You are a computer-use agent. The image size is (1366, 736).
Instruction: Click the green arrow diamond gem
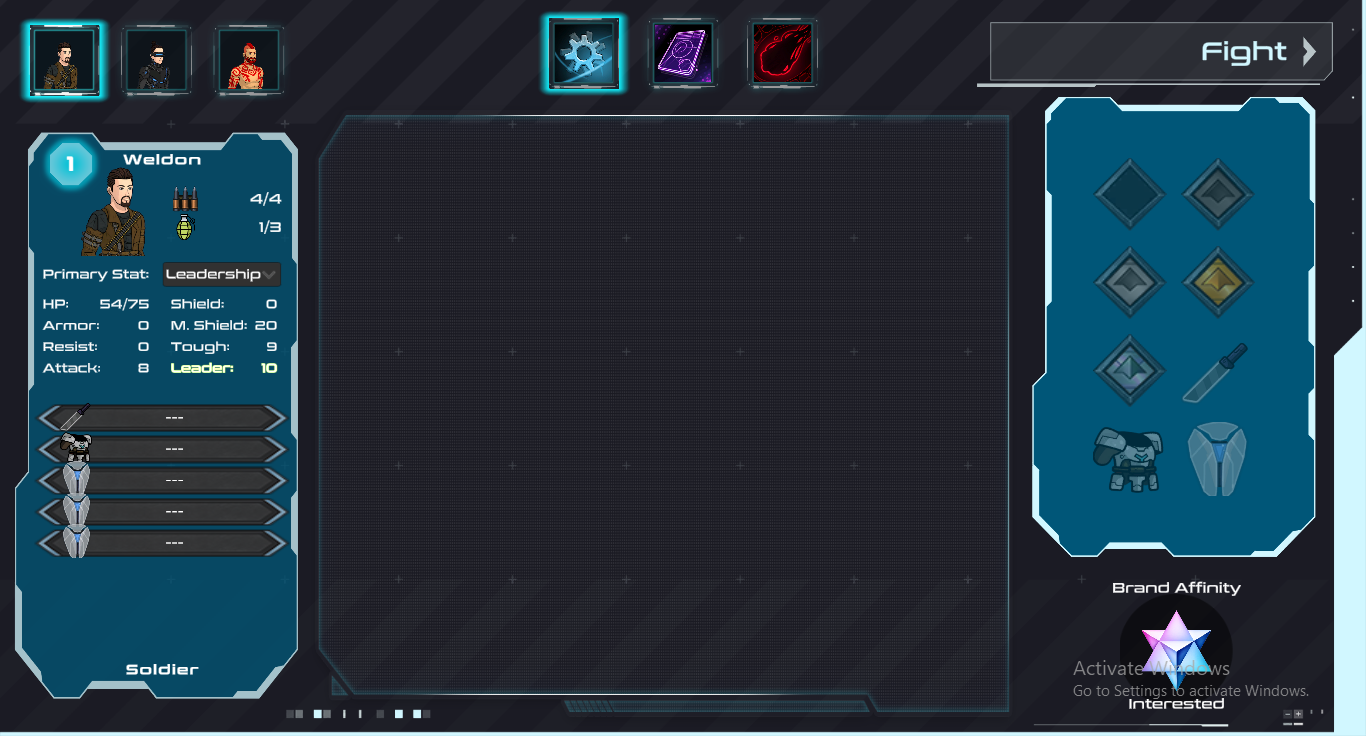[x=1129, y=371]
